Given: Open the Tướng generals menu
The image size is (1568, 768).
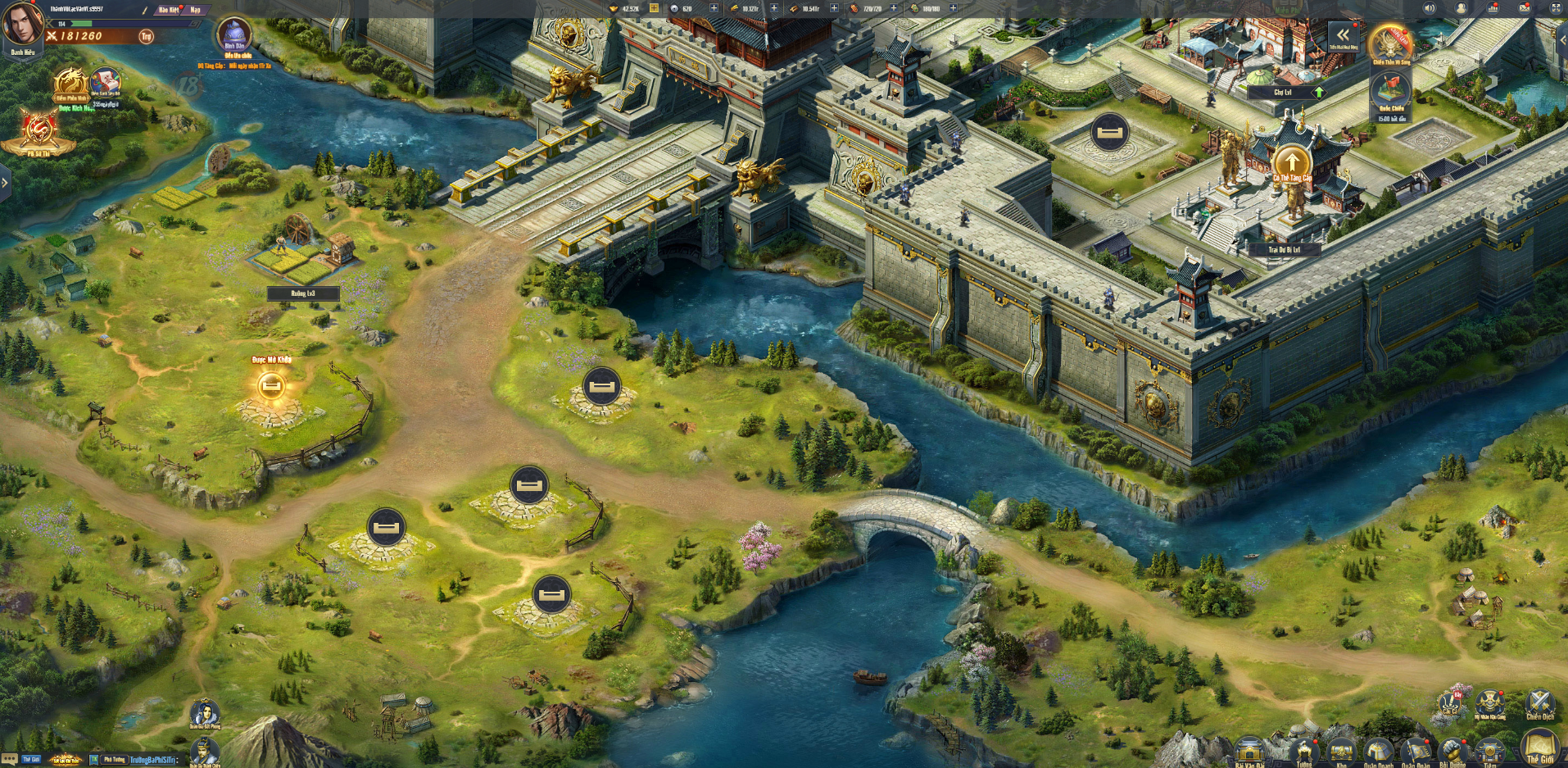Looking at the screenshot, I should point(1303,752).
